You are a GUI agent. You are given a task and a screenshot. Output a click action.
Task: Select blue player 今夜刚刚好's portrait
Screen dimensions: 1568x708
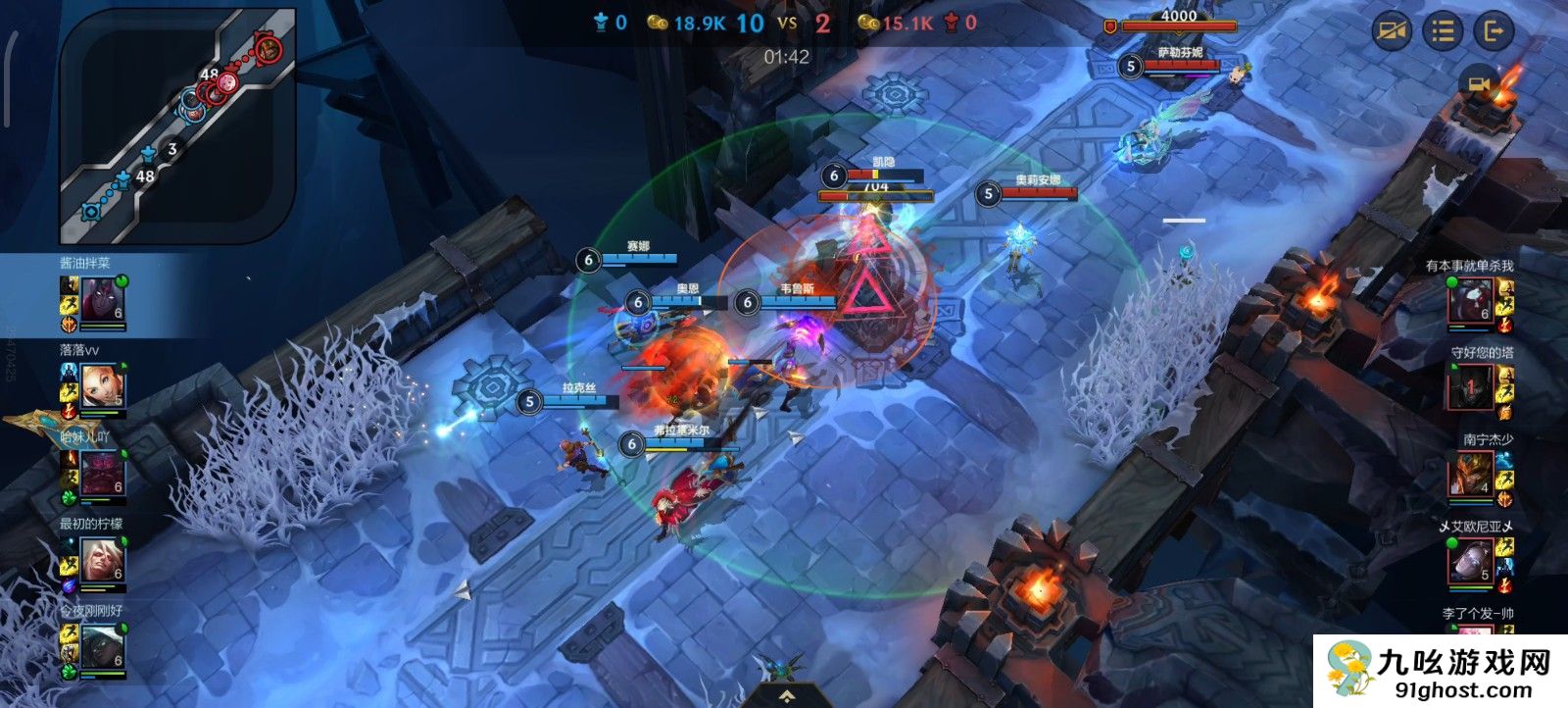pyautogui.click(x=102, y=646)
